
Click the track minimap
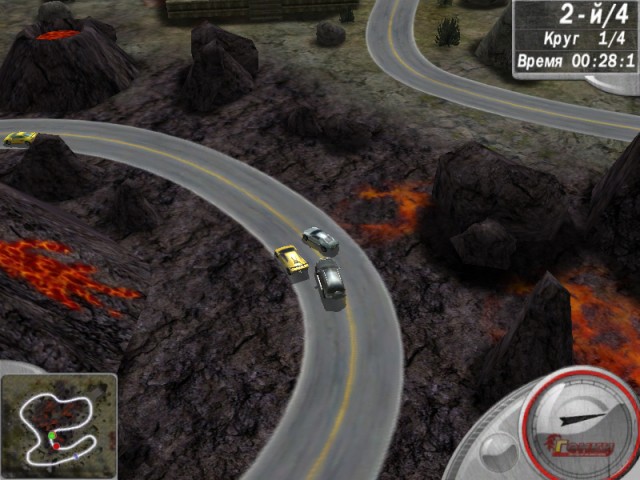click(x=59, y=424)
